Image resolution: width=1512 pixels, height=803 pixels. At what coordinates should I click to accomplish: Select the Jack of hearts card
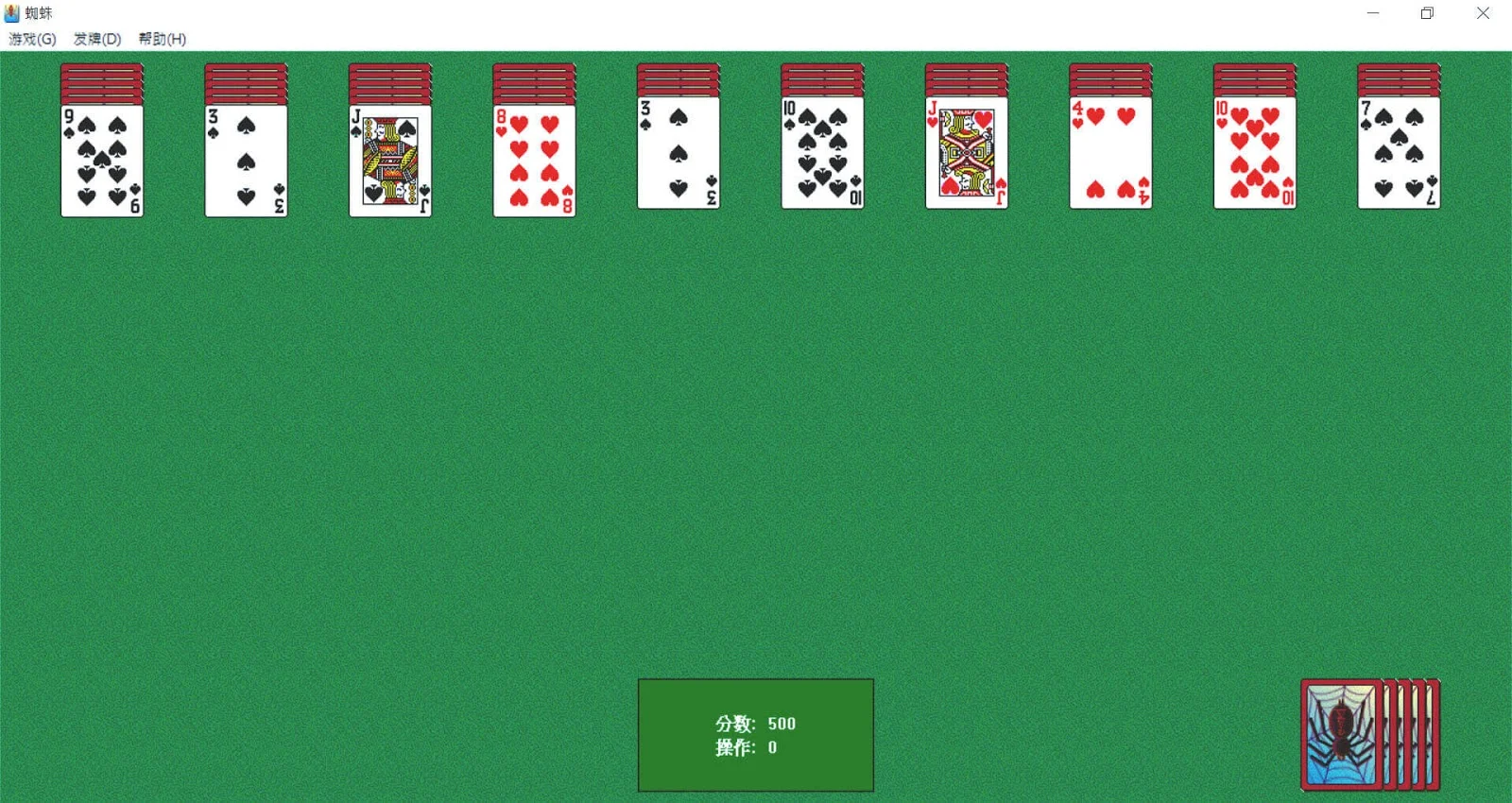pyautogui.click(x=966, y=156)
